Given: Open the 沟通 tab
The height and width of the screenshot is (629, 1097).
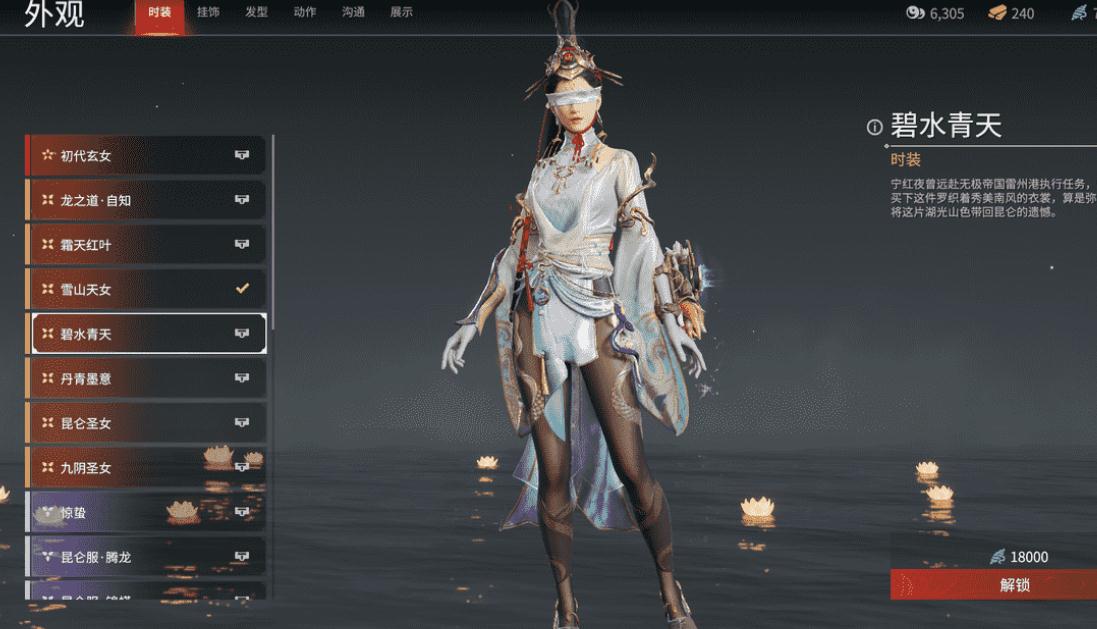Looking at the screenshot, I should pos(353,13).
